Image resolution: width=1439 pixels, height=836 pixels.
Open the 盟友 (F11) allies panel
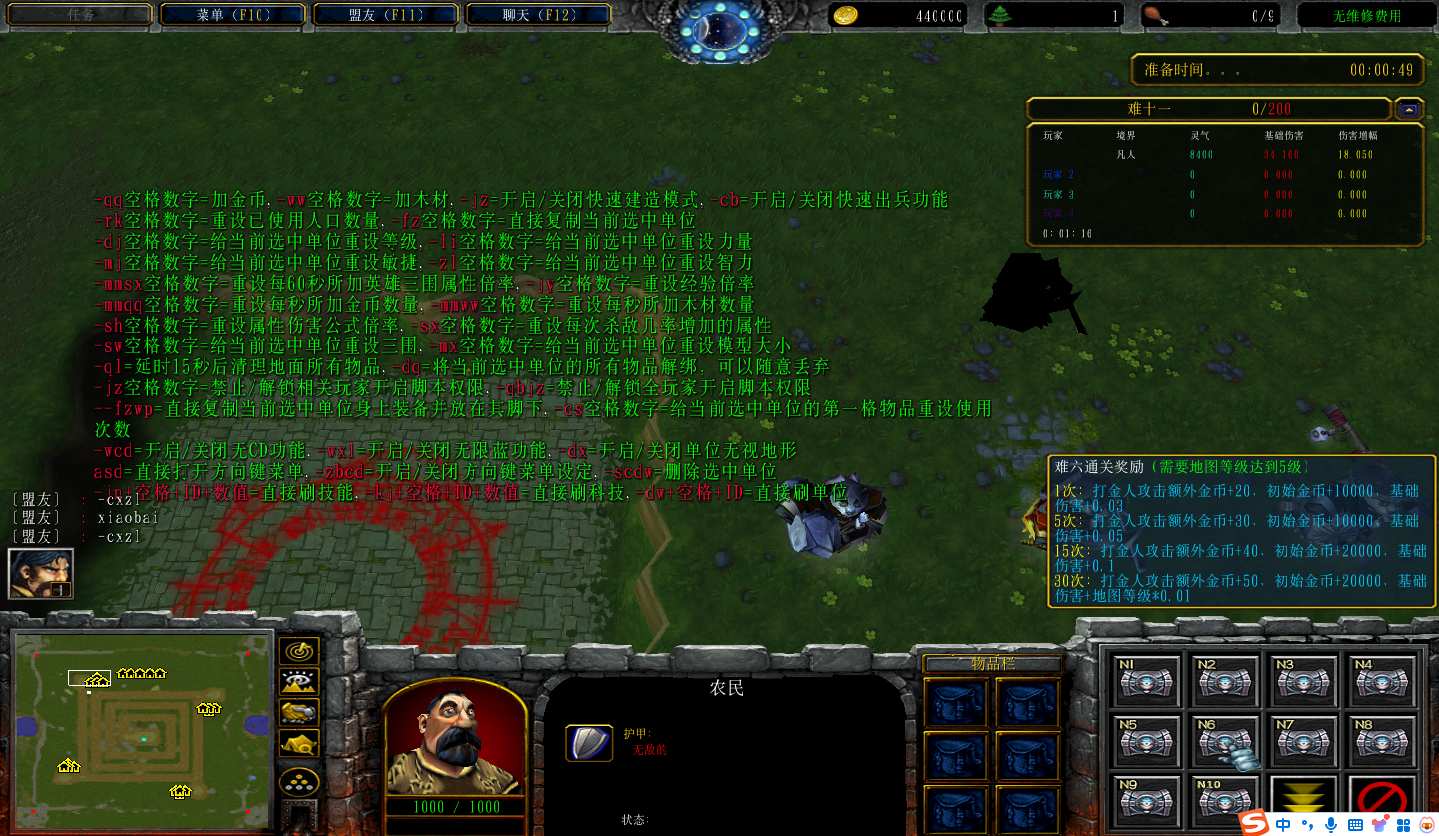385,15
